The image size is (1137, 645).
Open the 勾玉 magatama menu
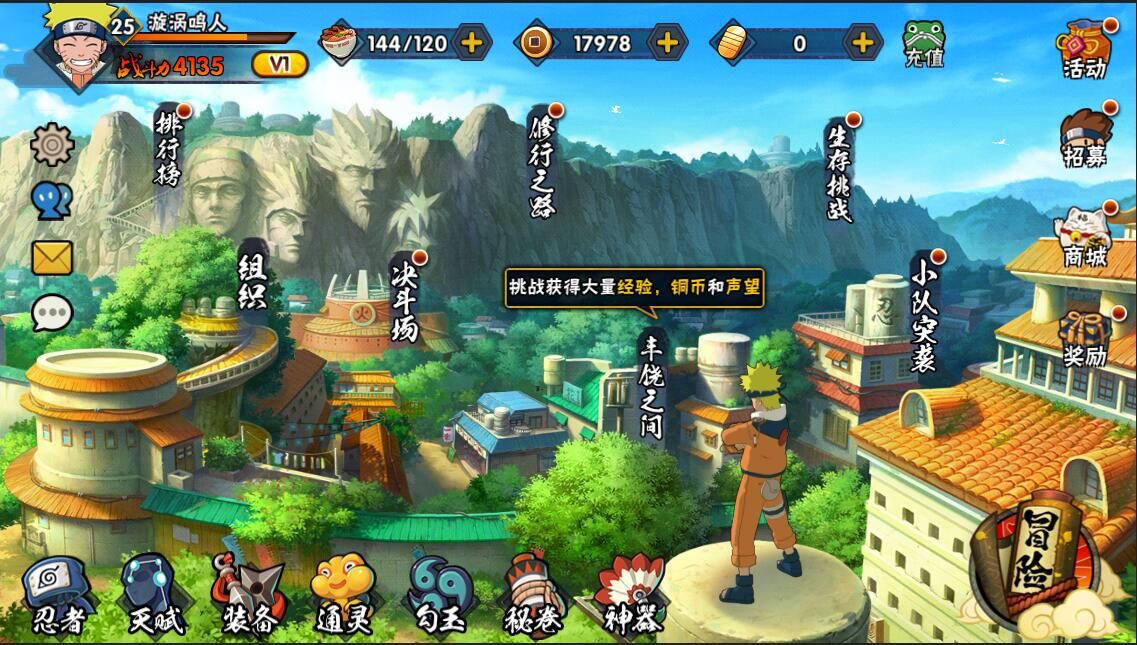point(437,595)
